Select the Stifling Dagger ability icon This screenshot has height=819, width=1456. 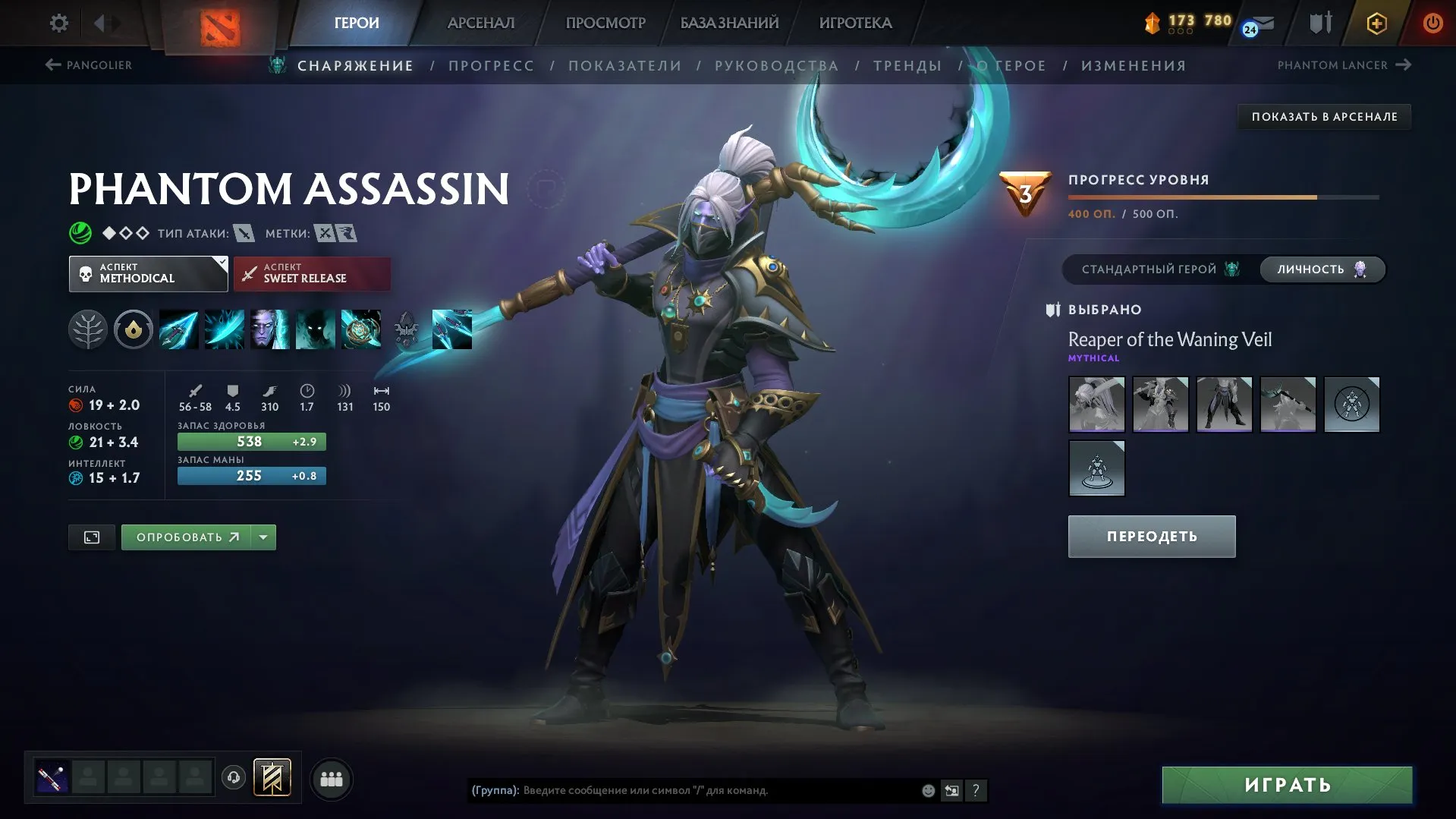tap(178, 329)
